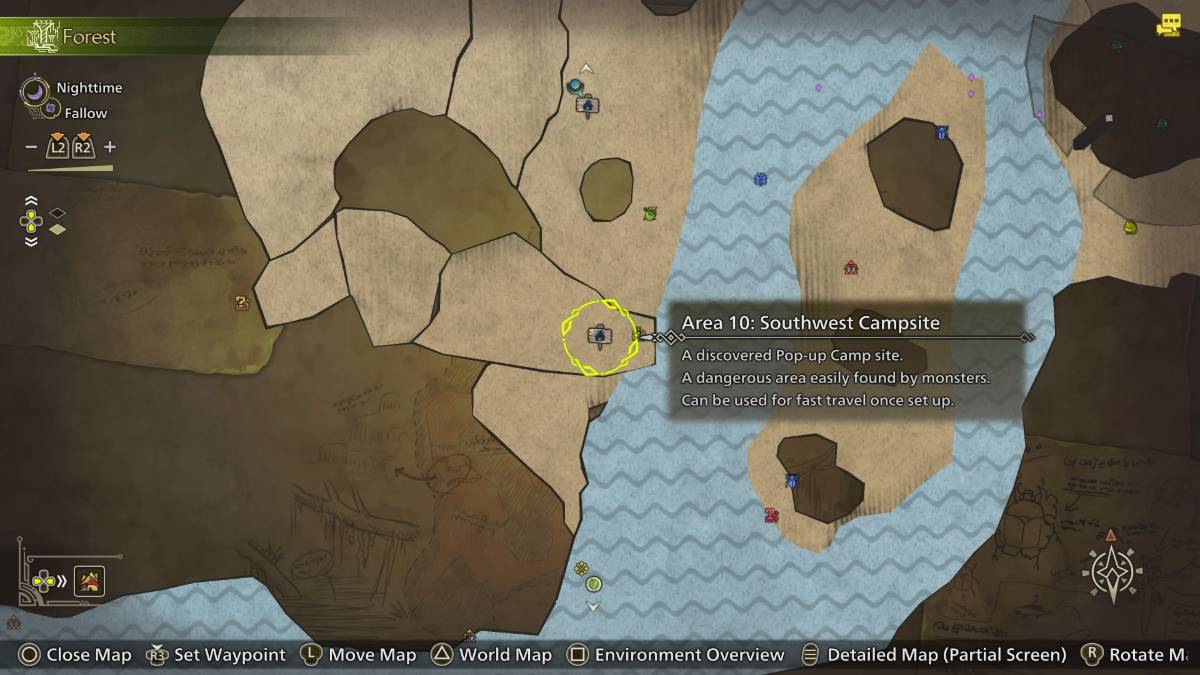Select the yellow marker on the far right
This screenshot has height=675, width=1200.
coord(1130,227)
